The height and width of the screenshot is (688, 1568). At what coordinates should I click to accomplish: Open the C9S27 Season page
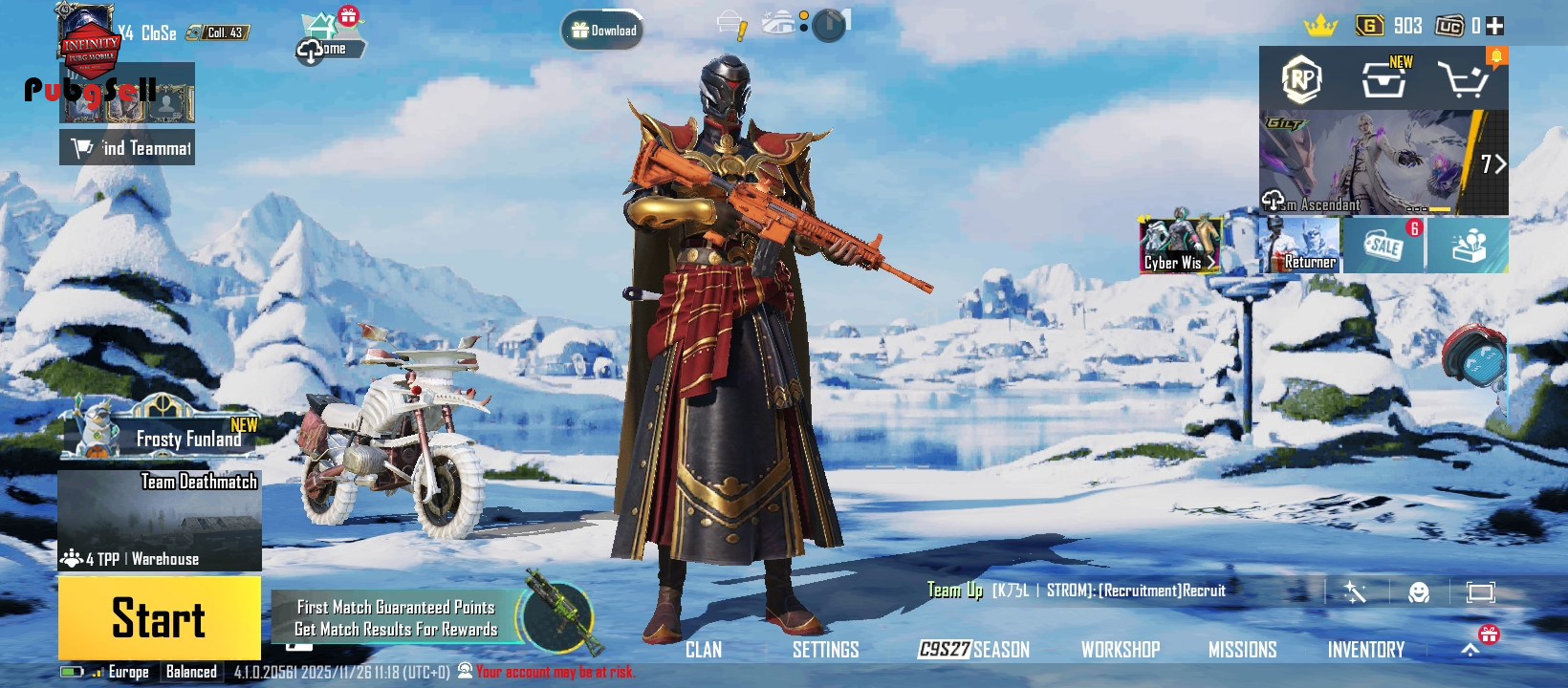click(x=973, y=650)
